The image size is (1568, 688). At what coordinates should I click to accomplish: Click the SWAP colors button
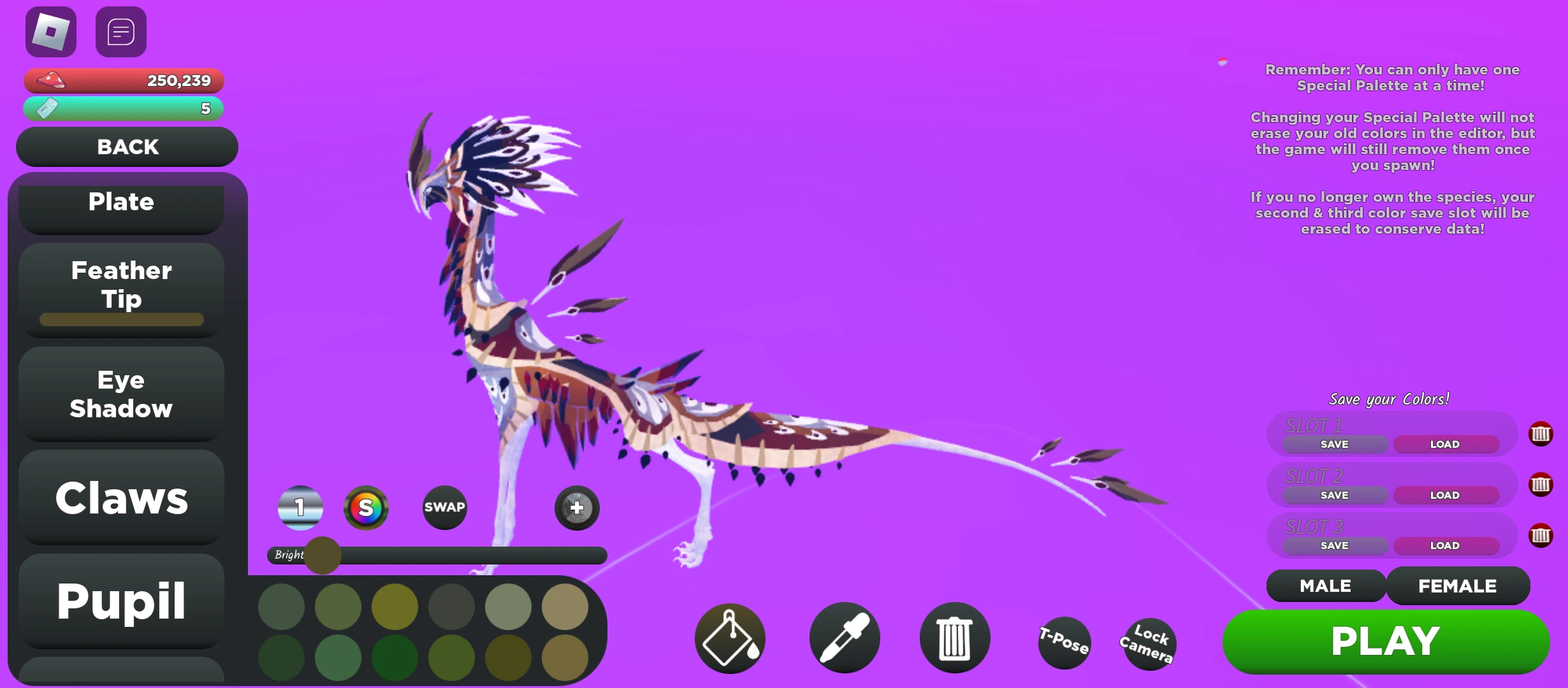444,508
